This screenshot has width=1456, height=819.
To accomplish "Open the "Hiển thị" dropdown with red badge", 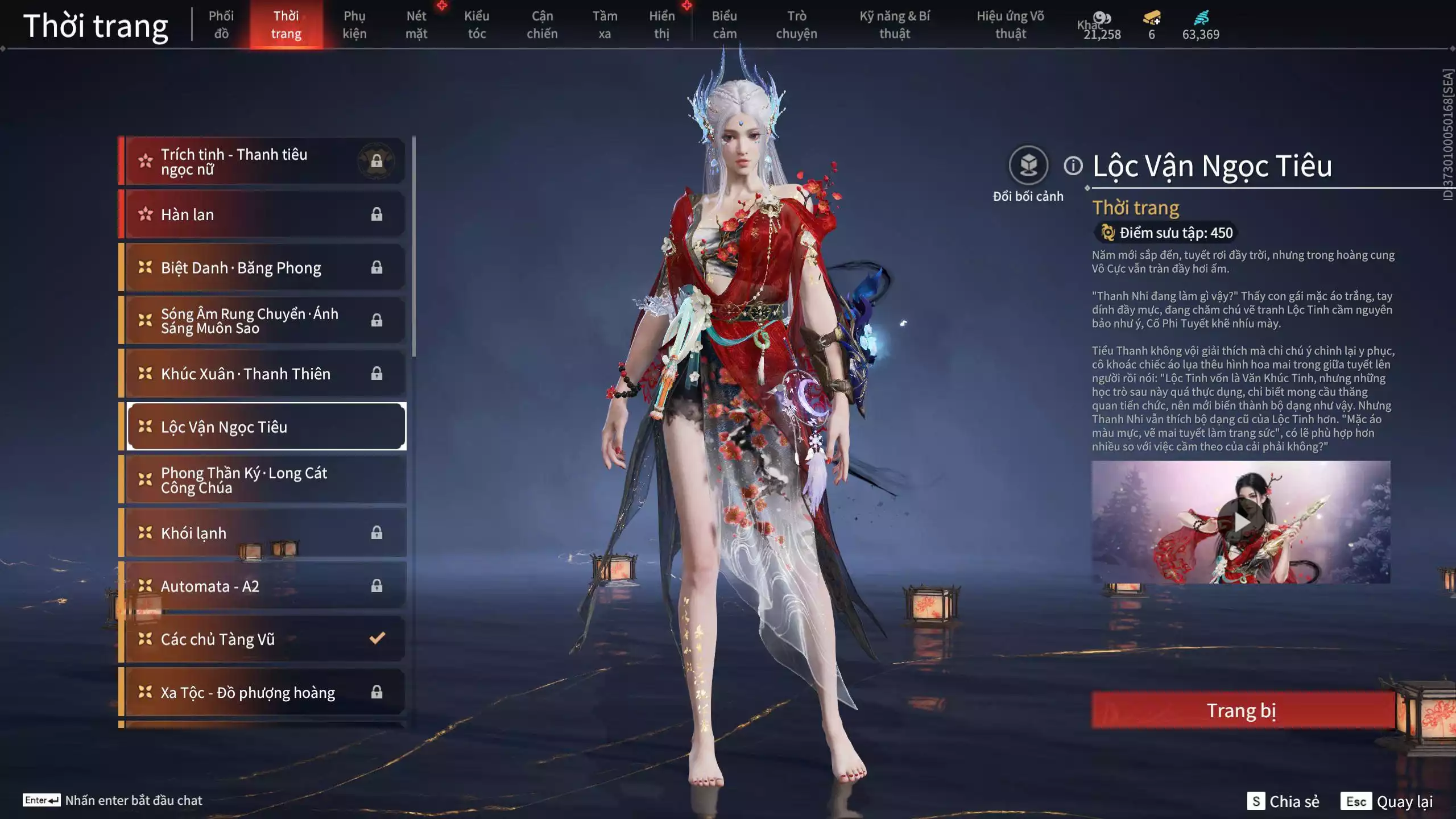I will (663, 24).
